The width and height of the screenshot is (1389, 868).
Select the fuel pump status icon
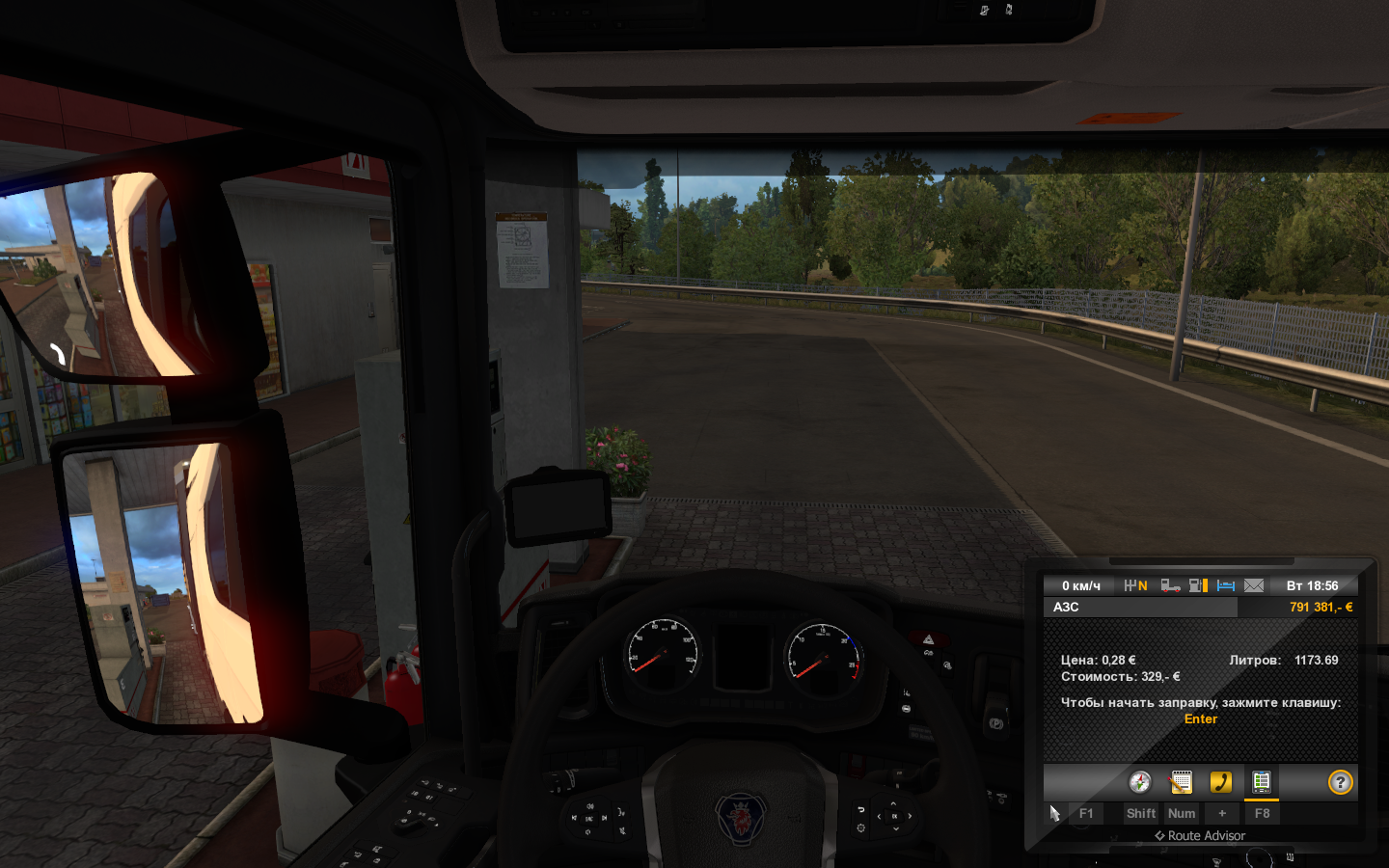coord(1198,585)
